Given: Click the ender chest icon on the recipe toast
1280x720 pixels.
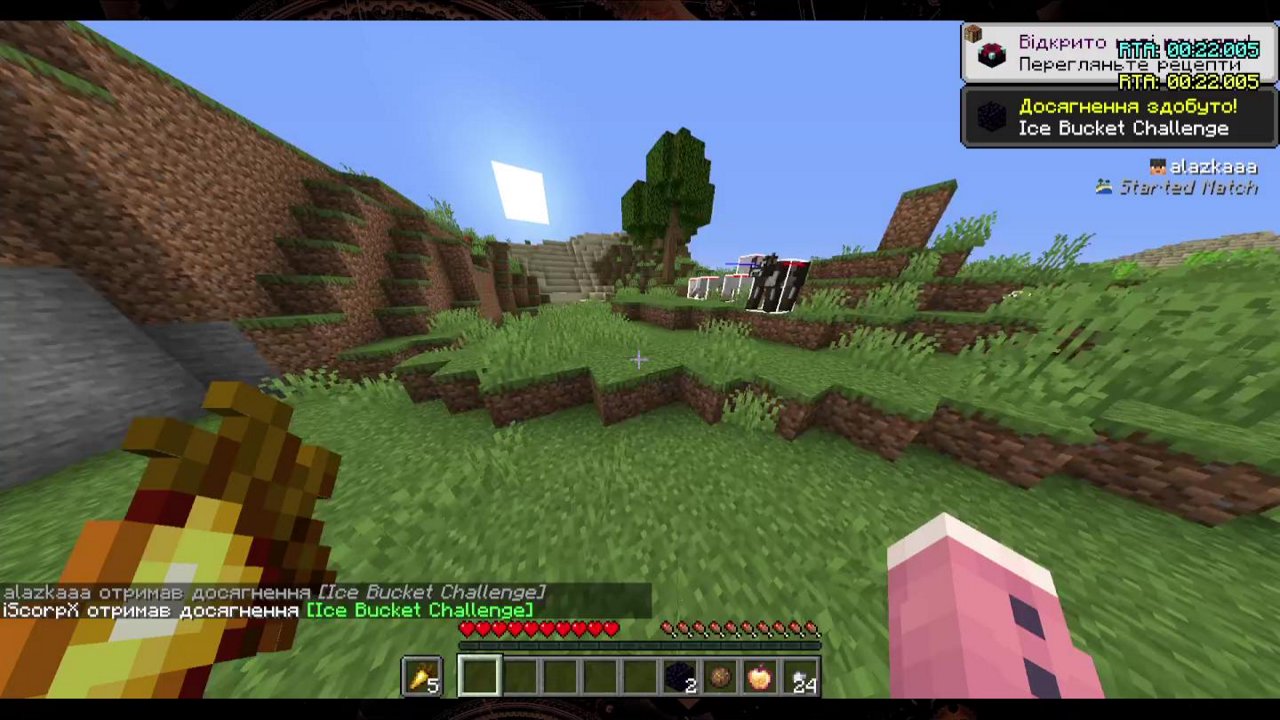Looking at the screenshot, I should pos(992,53).
